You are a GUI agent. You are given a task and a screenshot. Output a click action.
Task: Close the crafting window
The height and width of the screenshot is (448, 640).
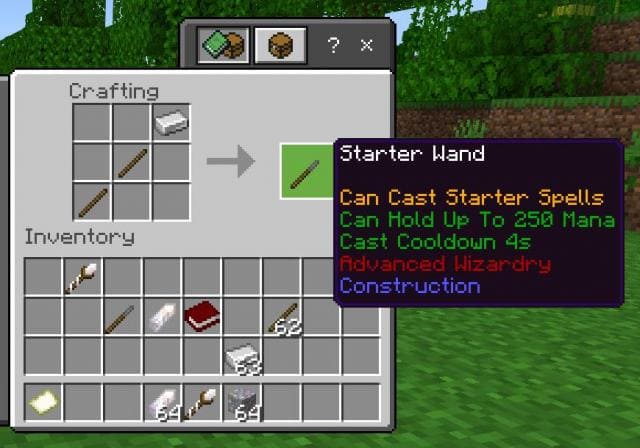(367, 46)
